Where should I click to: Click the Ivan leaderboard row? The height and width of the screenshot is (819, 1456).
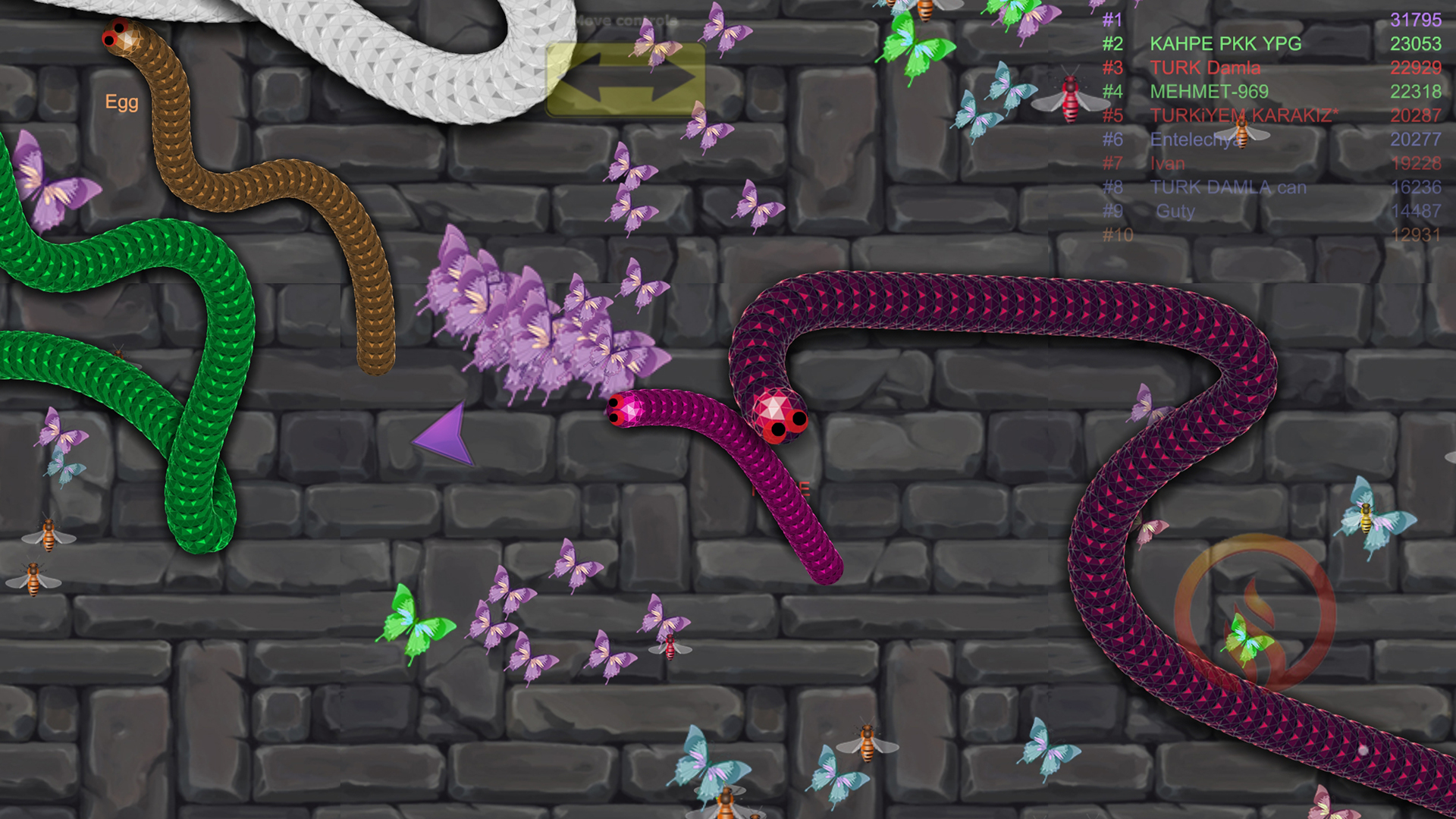coord(1169,163)
